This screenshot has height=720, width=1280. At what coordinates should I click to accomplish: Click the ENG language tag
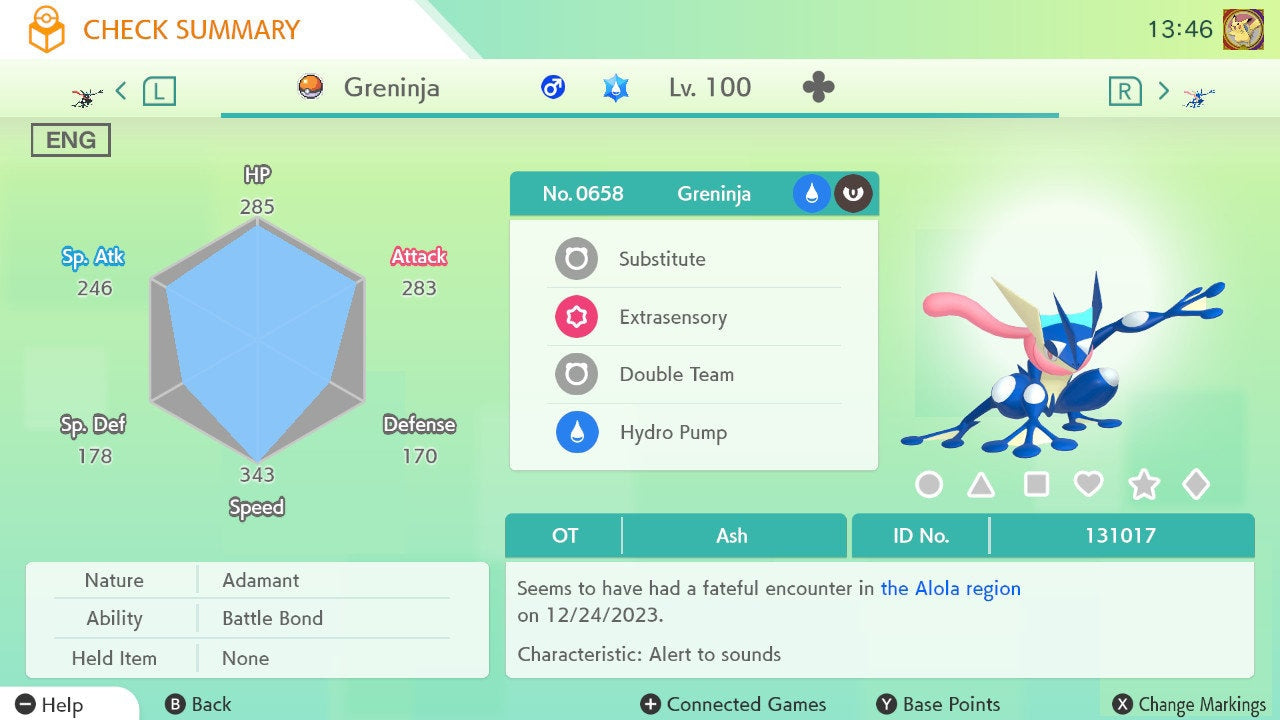[x=71, y=141]
